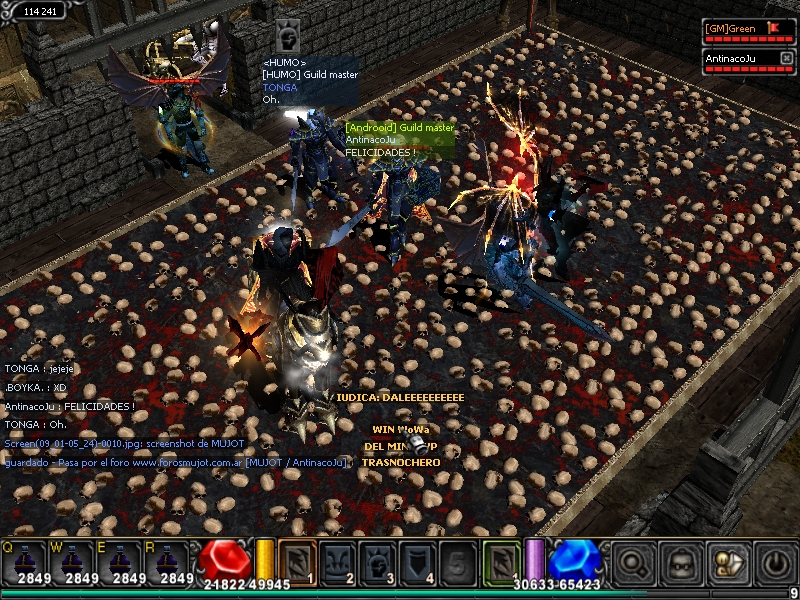
Task: Select party member AntinacoJu
Action: point(735,59)
